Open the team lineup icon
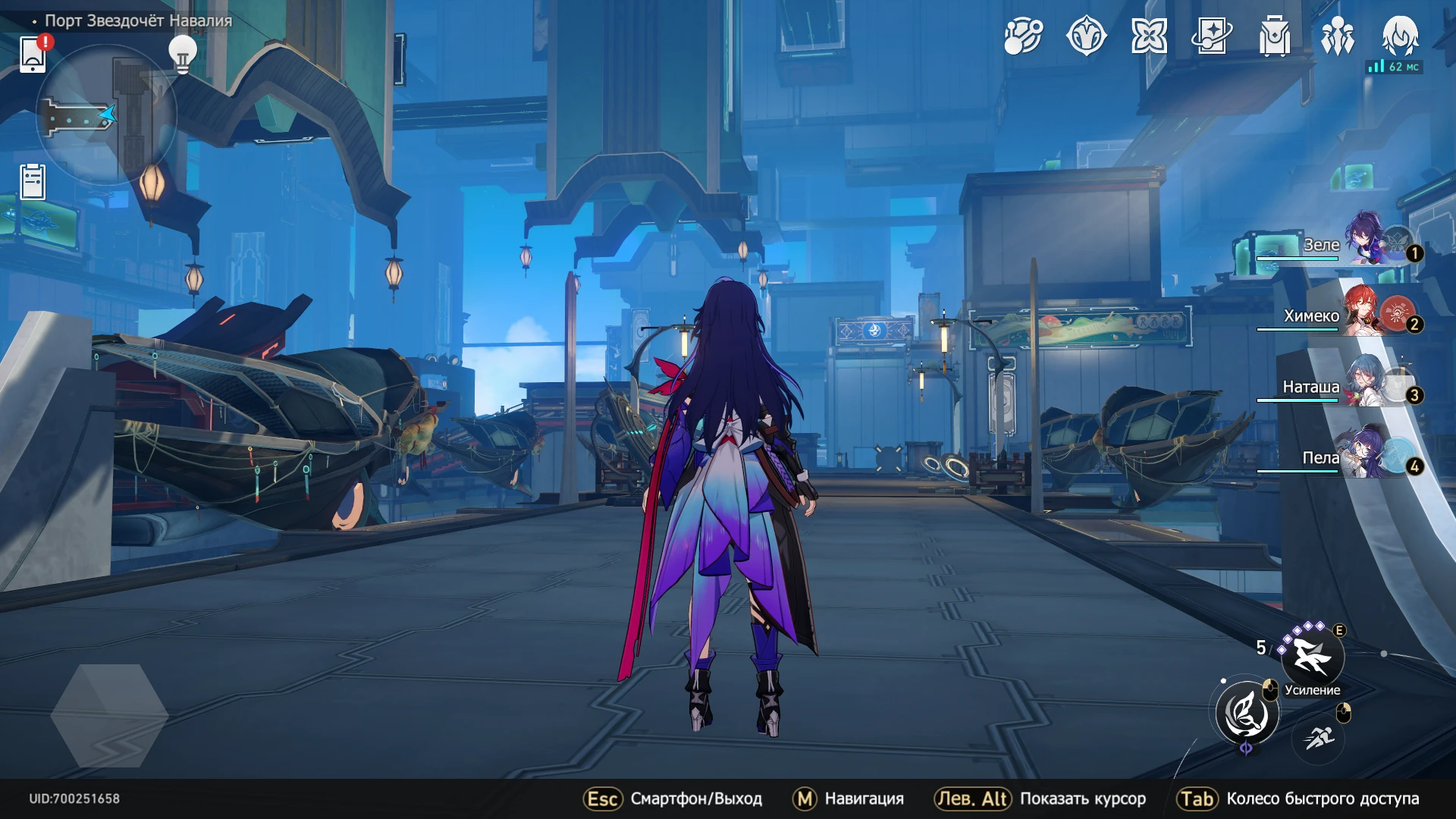 click(1338, 36)
